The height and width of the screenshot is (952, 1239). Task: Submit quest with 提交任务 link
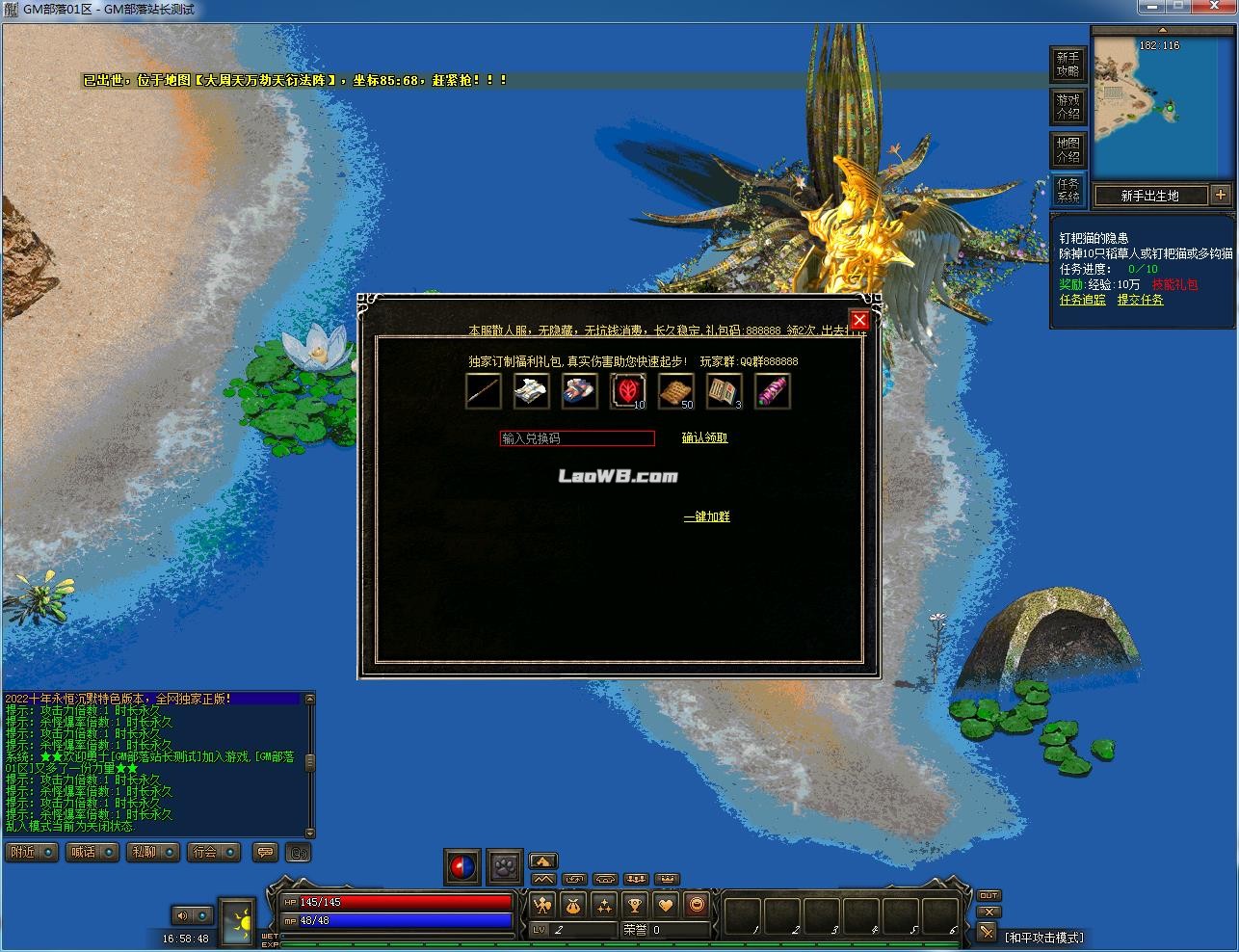click(x=1140, y=301)
